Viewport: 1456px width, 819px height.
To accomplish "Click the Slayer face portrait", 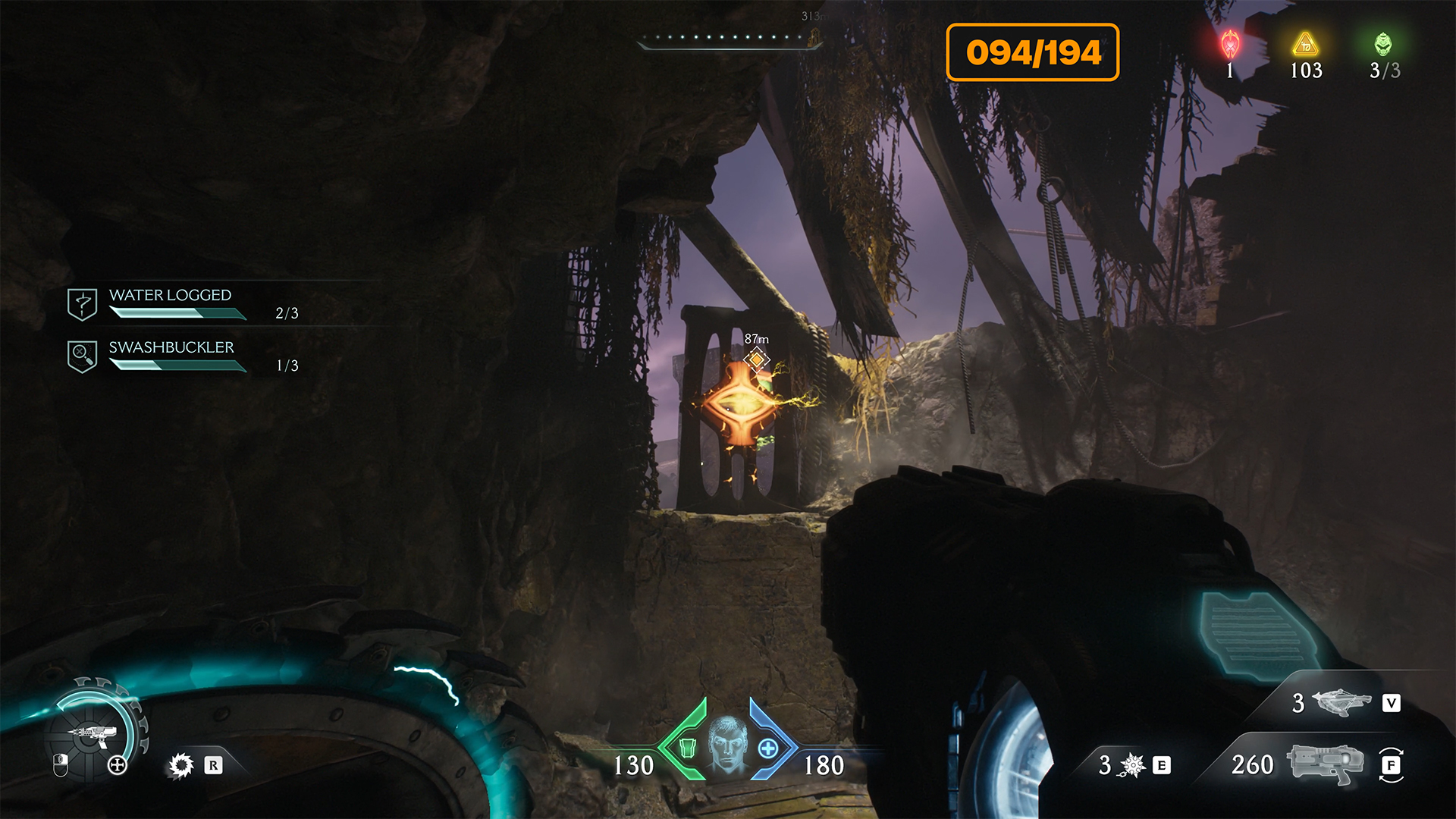I will point(727,745).
